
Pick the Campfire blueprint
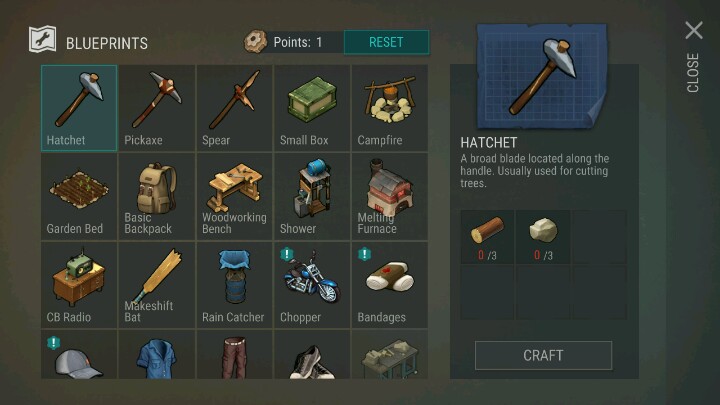point(390,107)
